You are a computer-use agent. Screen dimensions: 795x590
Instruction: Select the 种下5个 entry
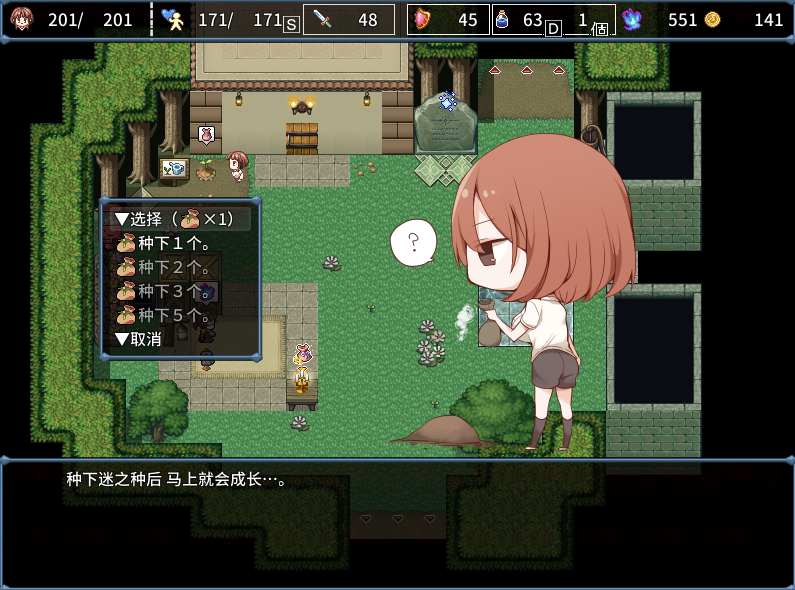pos(175,315)
